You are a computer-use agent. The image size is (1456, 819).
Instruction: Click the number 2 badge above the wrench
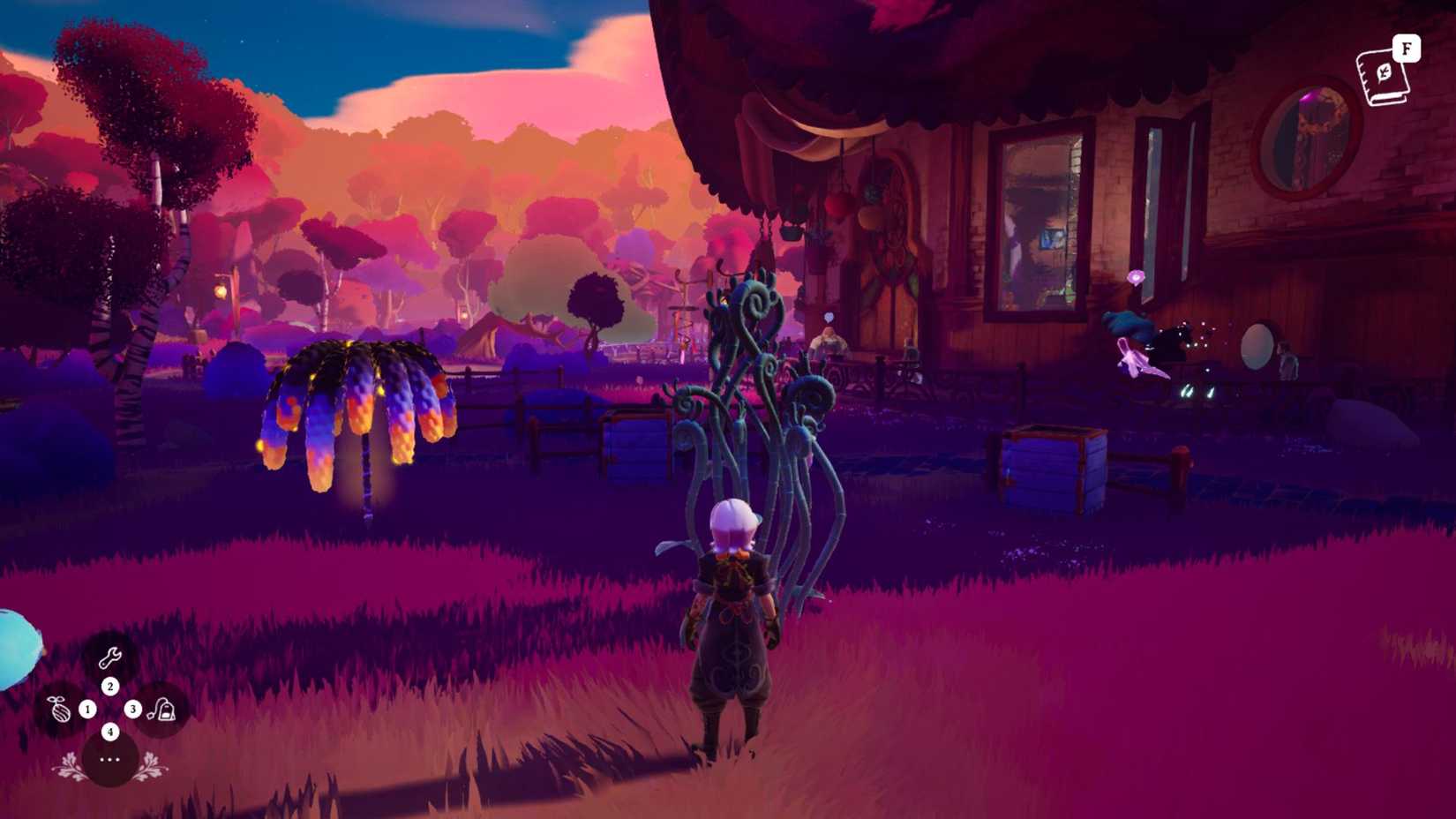coord(110,686)
